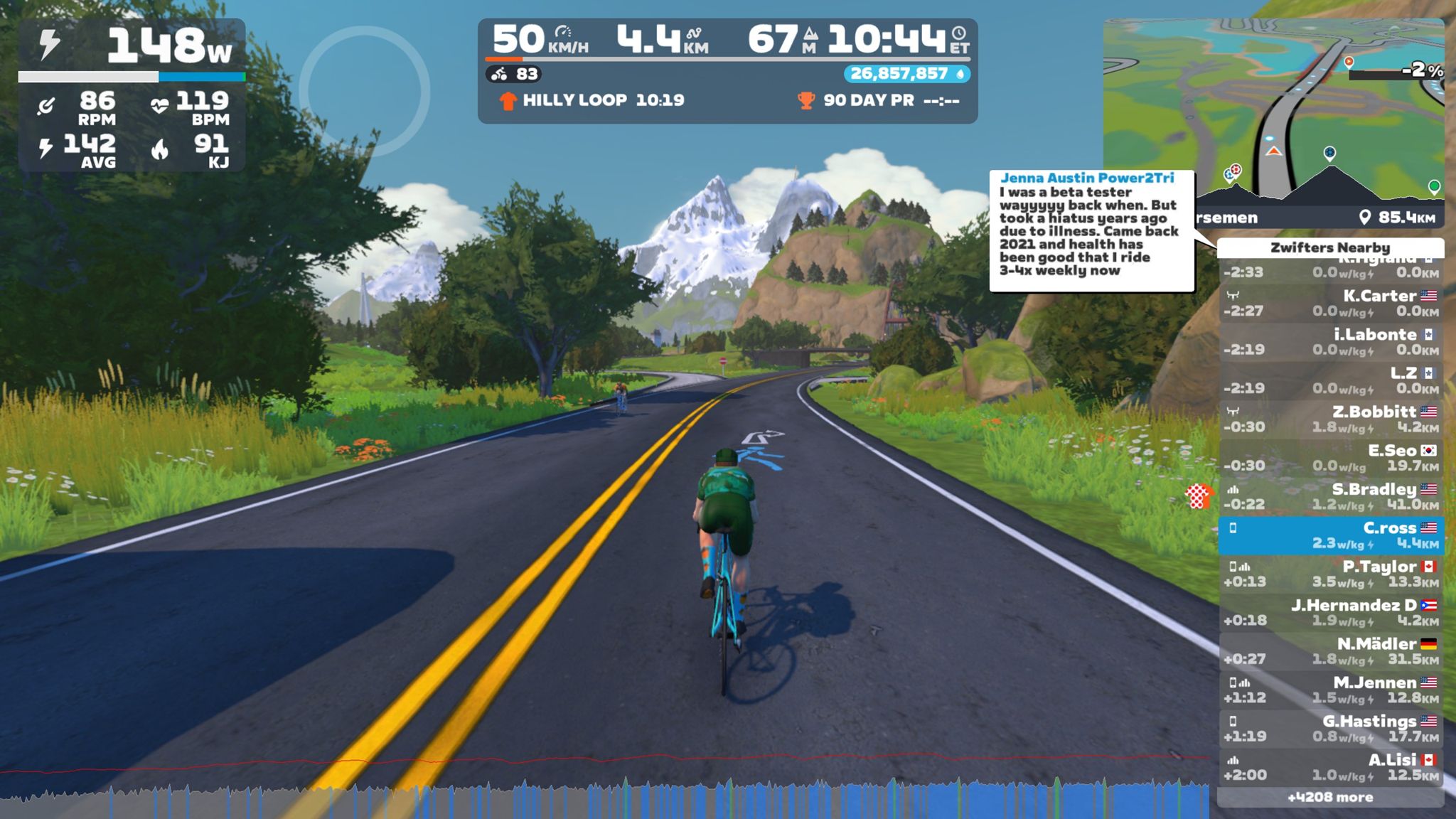
Task: Activate the empty power-up ring
Action: (364, 91)
